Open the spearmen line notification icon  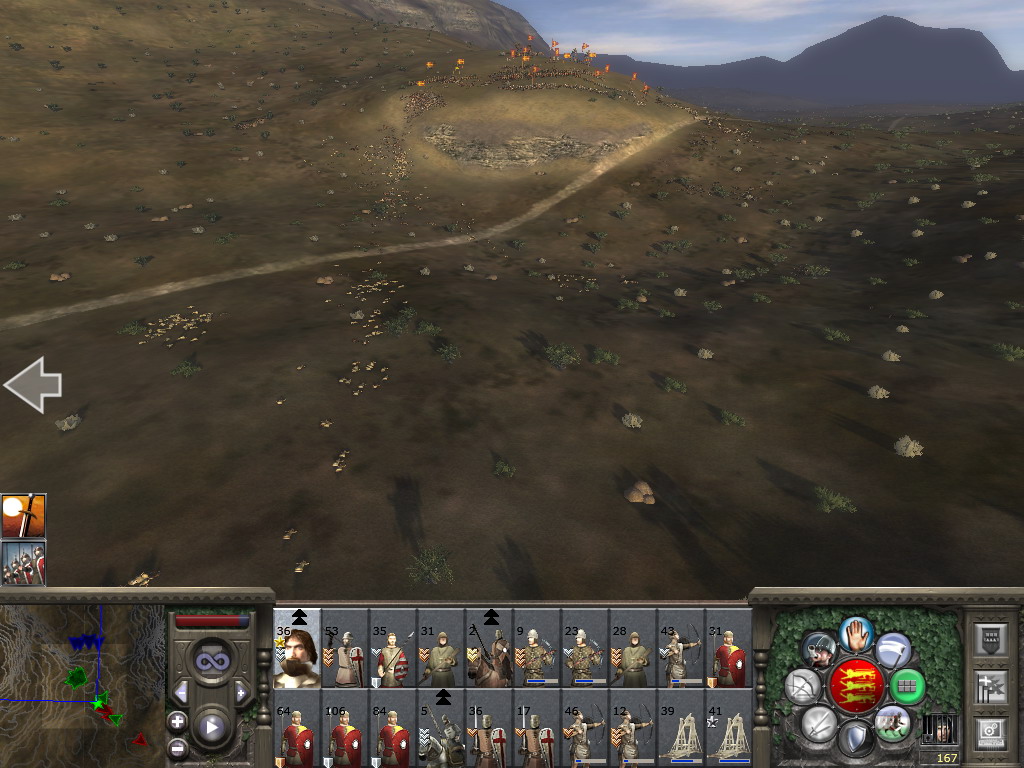click(x=23, y=563)
